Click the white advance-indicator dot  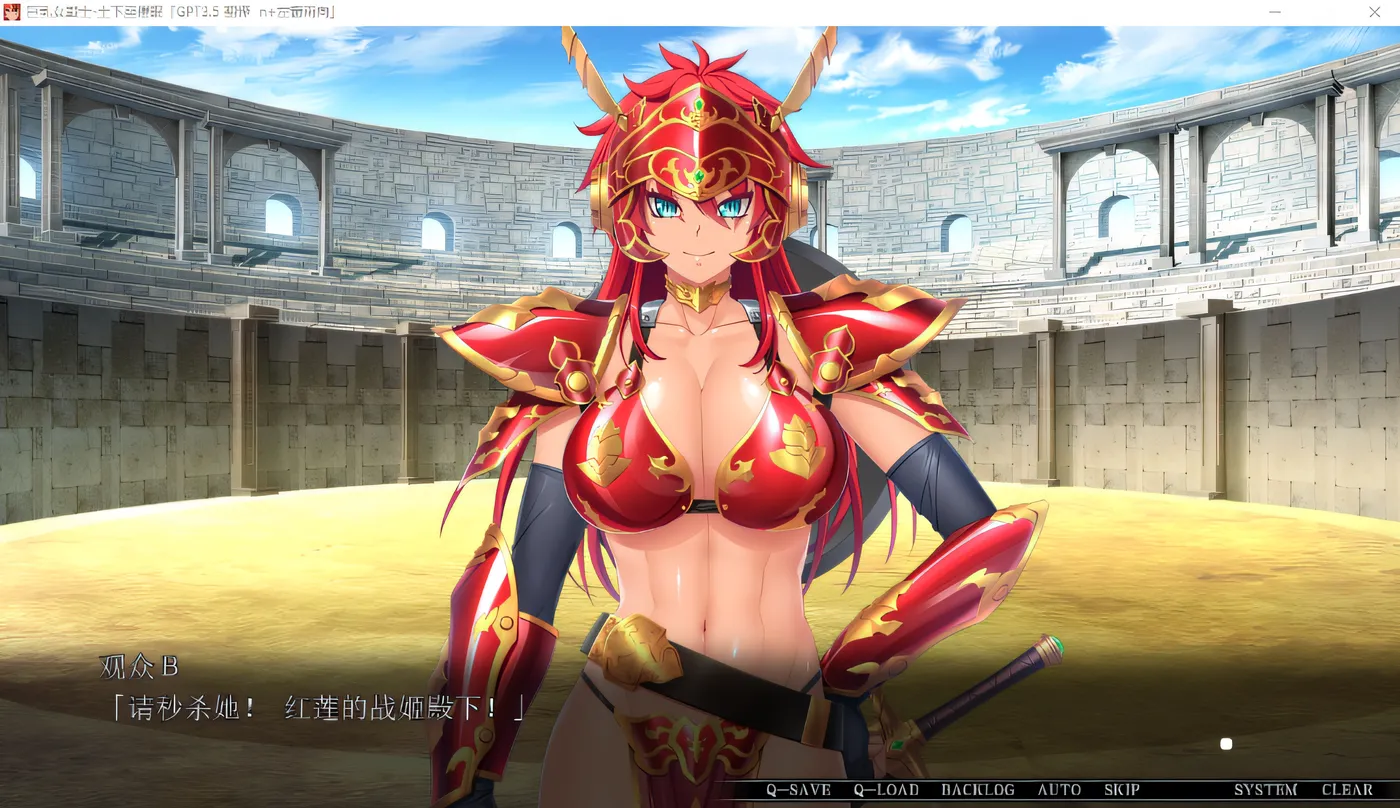tap(1226, 744)
